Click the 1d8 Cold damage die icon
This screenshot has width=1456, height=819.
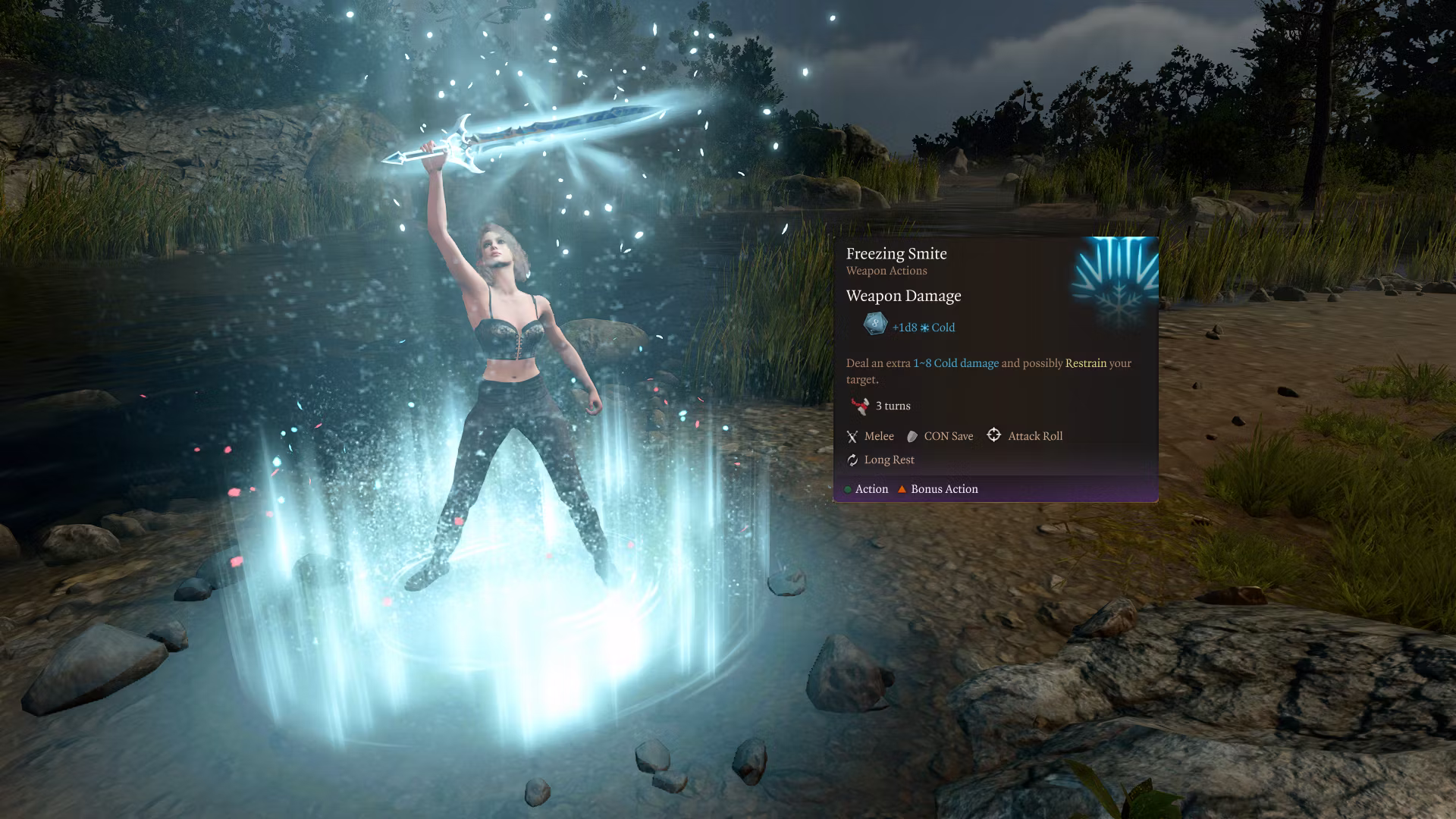click(x=874, y=325)
